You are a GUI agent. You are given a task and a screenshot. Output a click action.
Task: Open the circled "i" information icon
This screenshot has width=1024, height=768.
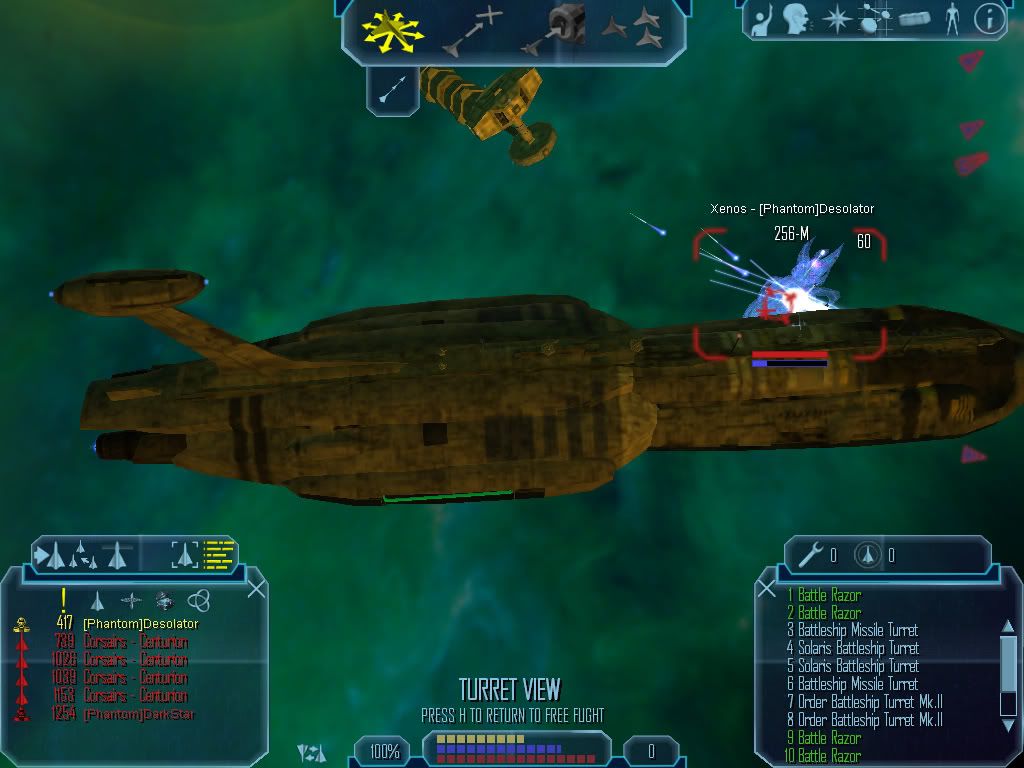coord(989,19)
